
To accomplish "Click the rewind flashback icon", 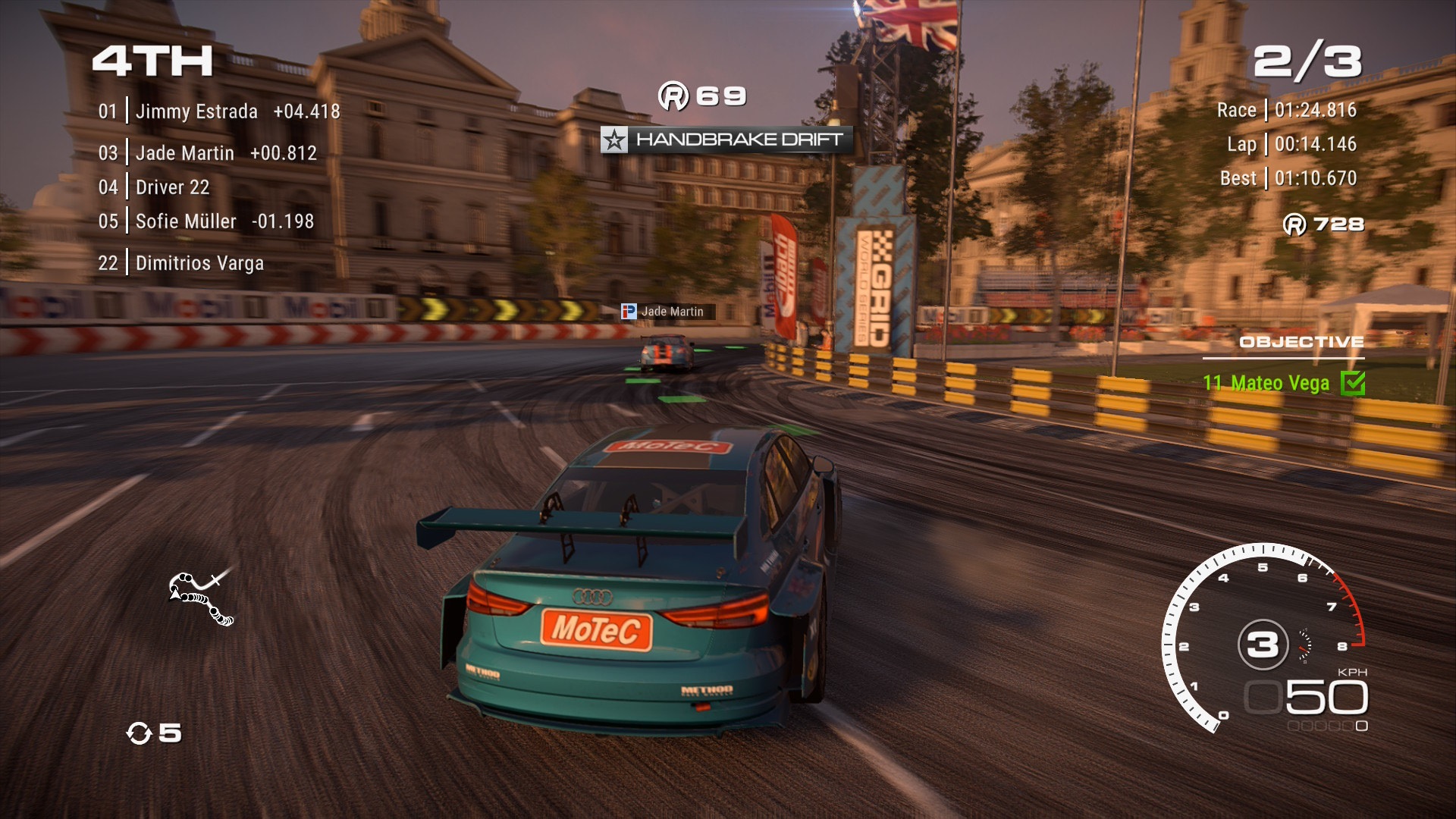I will pyautogui.click(x=139, y=733).
